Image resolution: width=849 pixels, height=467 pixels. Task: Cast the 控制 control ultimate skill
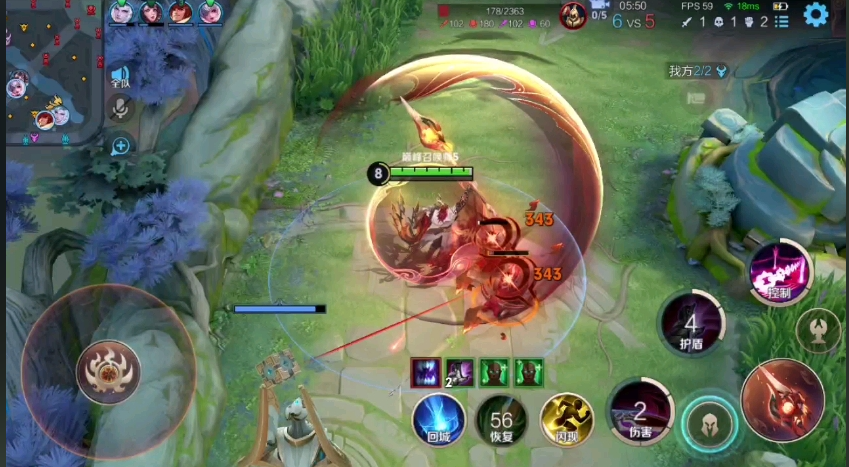coord(780,272)
